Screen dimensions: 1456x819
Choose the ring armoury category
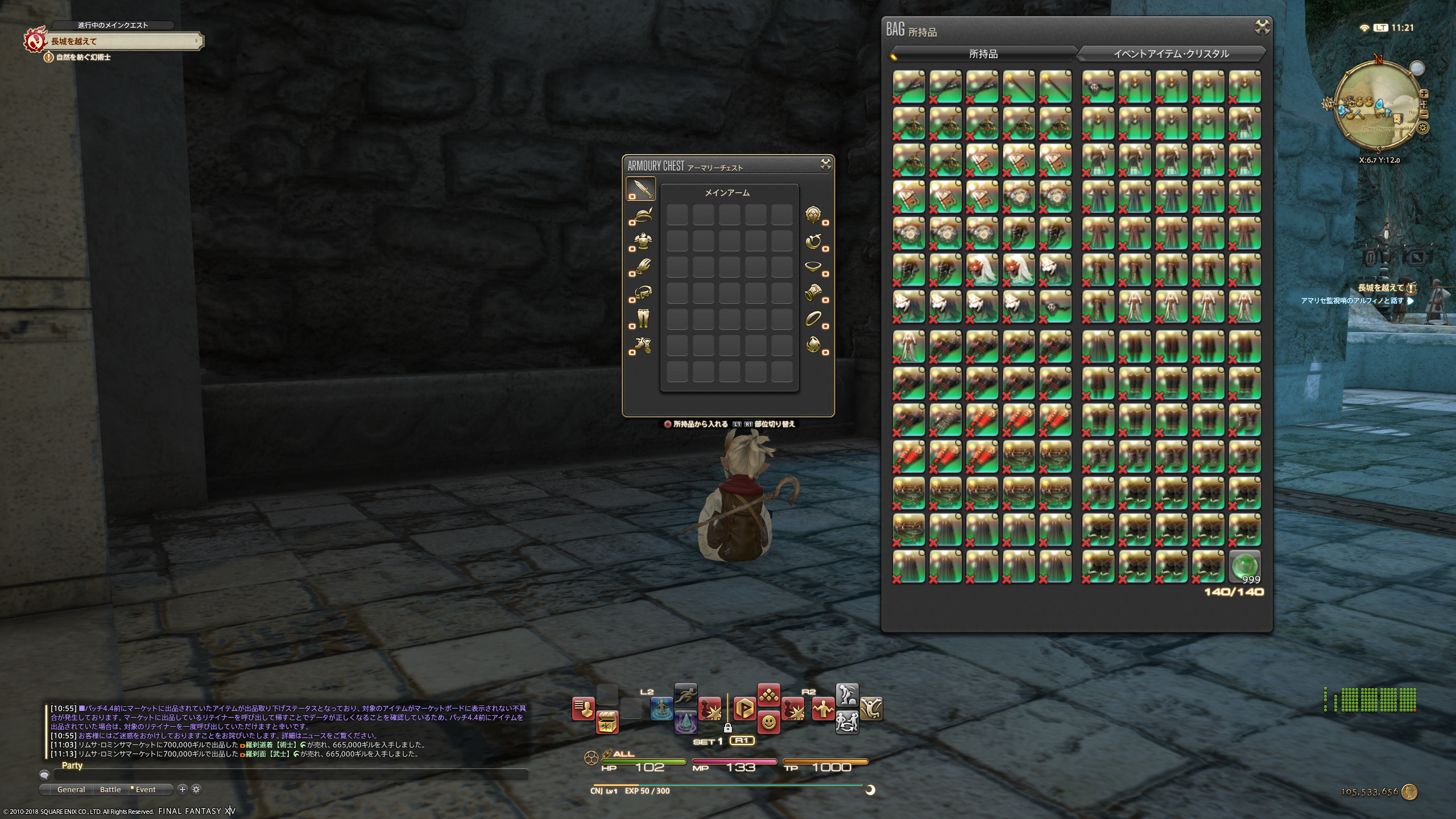(814, 319)
